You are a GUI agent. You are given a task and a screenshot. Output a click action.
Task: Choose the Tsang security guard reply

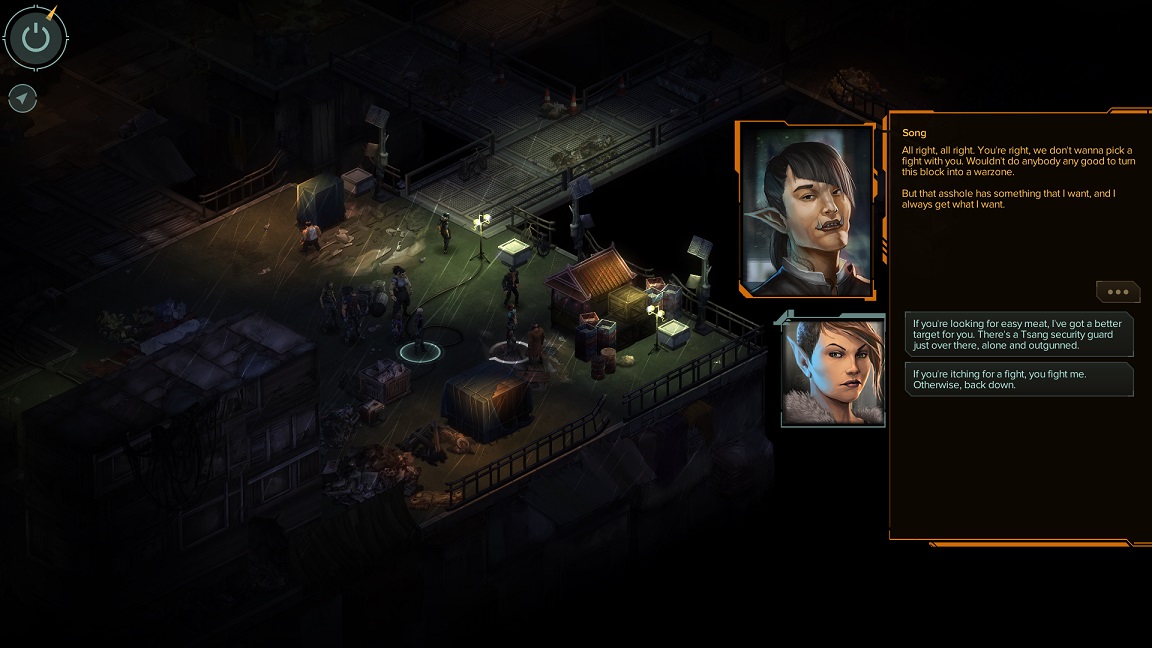1018,336
